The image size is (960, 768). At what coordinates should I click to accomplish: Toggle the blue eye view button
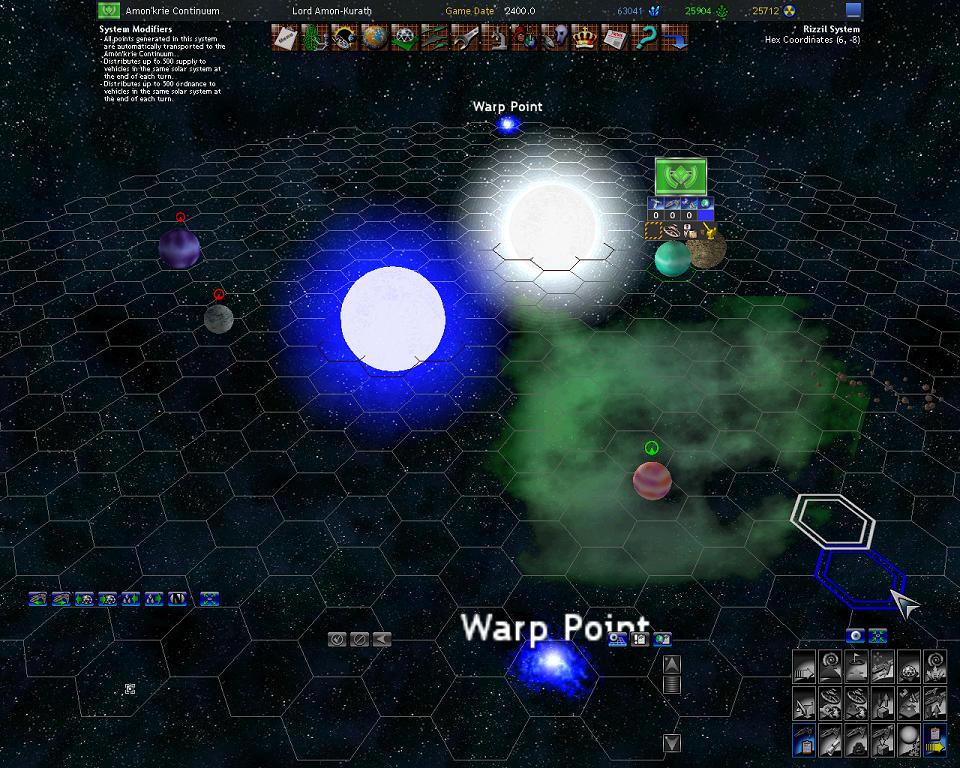855,635
